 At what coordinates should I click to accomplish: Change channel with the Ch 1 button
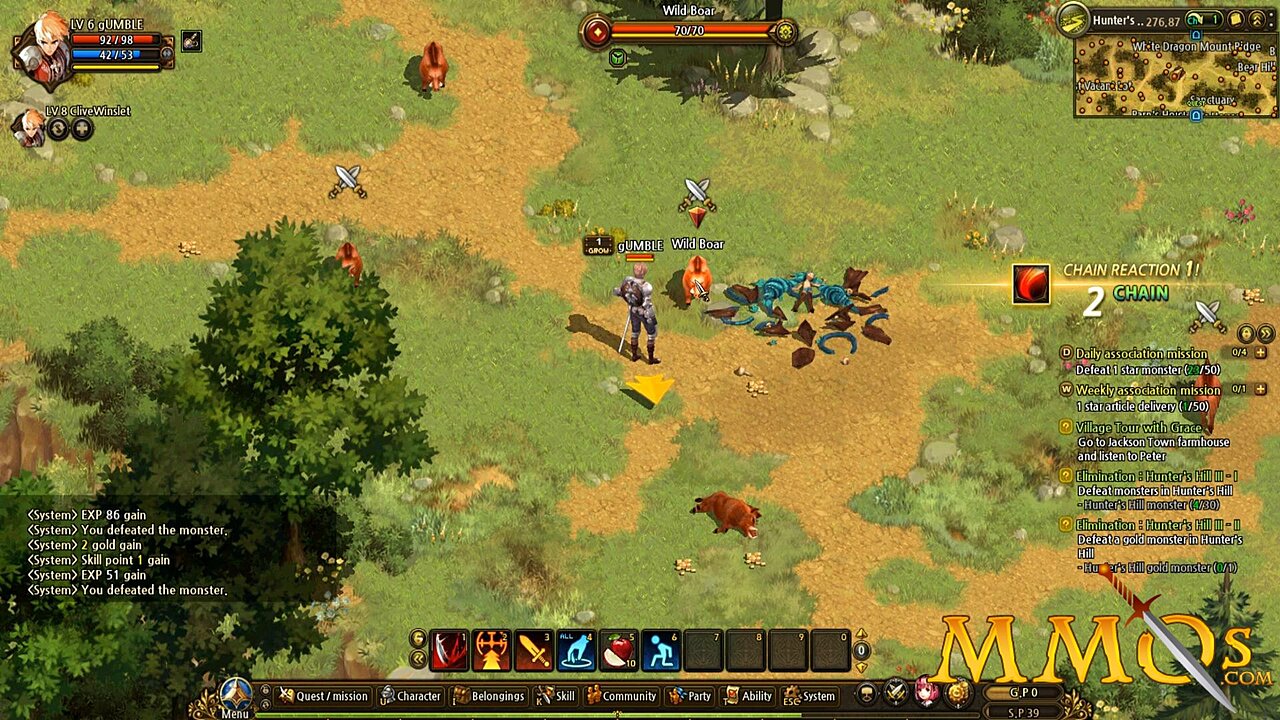(1204, 20)
